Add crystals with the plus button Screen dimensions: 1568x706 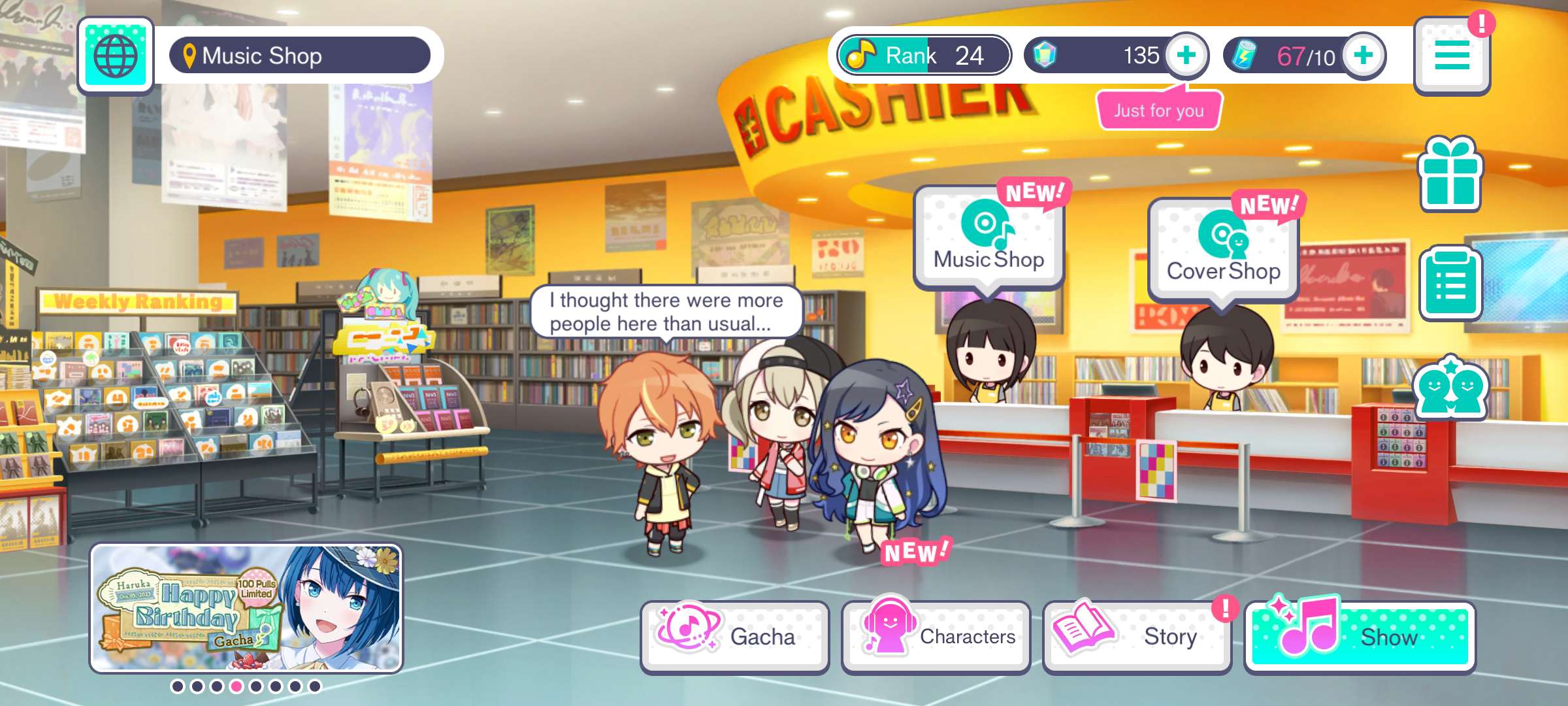pyautogui.click(x=1186, y=56)
